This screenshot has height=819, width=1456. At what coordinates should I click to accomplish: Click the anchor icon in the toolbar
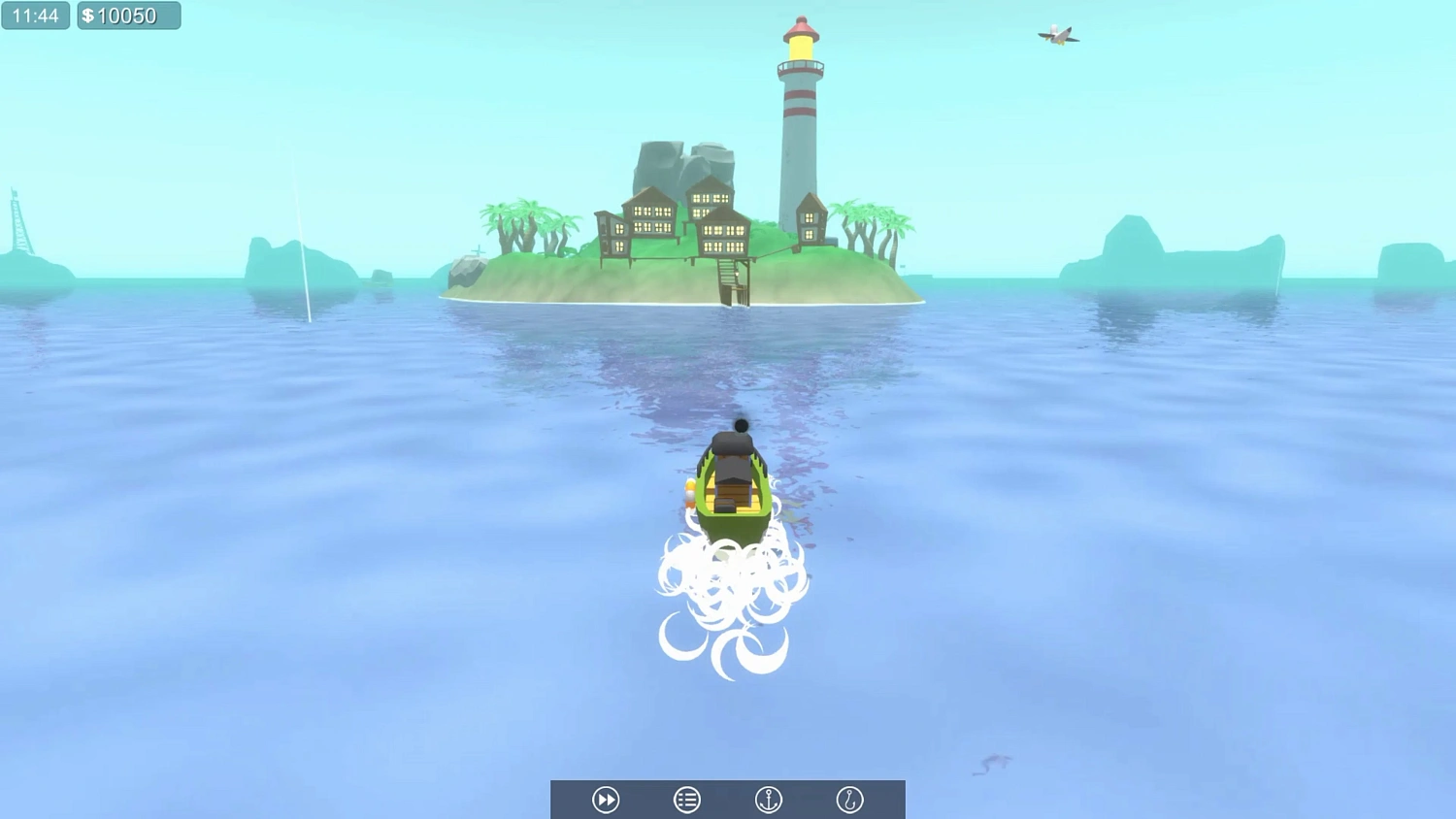pyautogui.click(x=768, y=799)
